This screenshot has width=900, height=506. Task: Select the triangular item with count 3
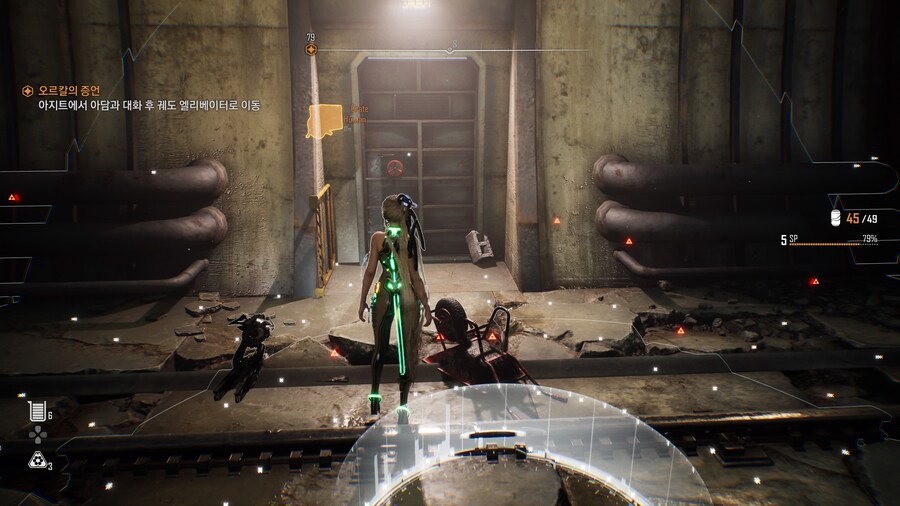36,460
